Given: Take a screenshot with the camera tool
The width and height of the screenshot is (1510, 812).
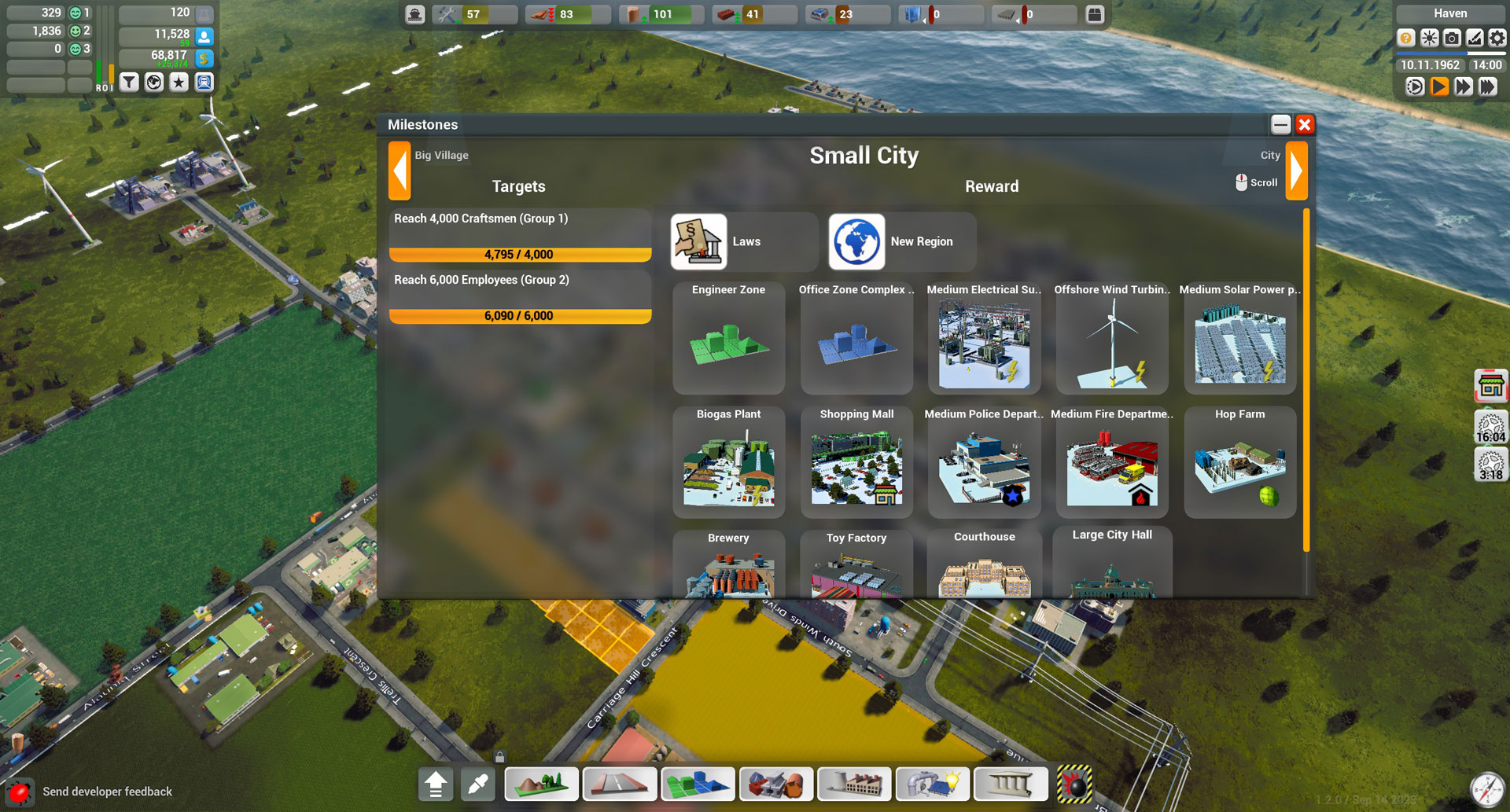Looking at the screenshot, I should point(1452,37).
